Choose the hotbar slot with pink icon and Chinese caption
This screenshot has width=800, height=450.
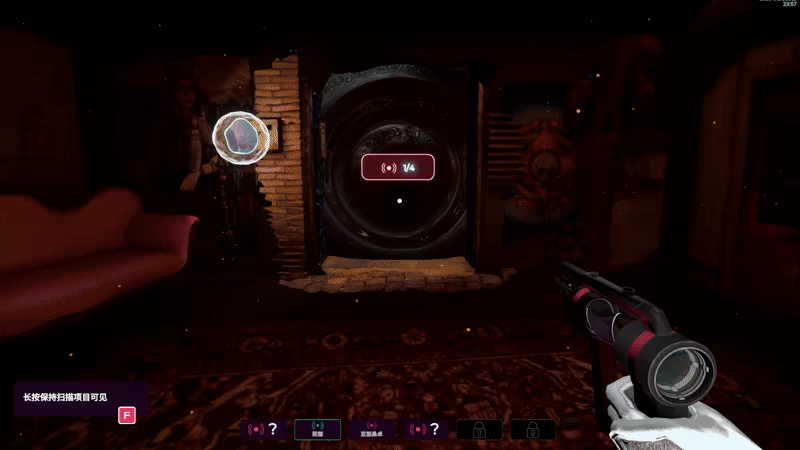(370, 429)
